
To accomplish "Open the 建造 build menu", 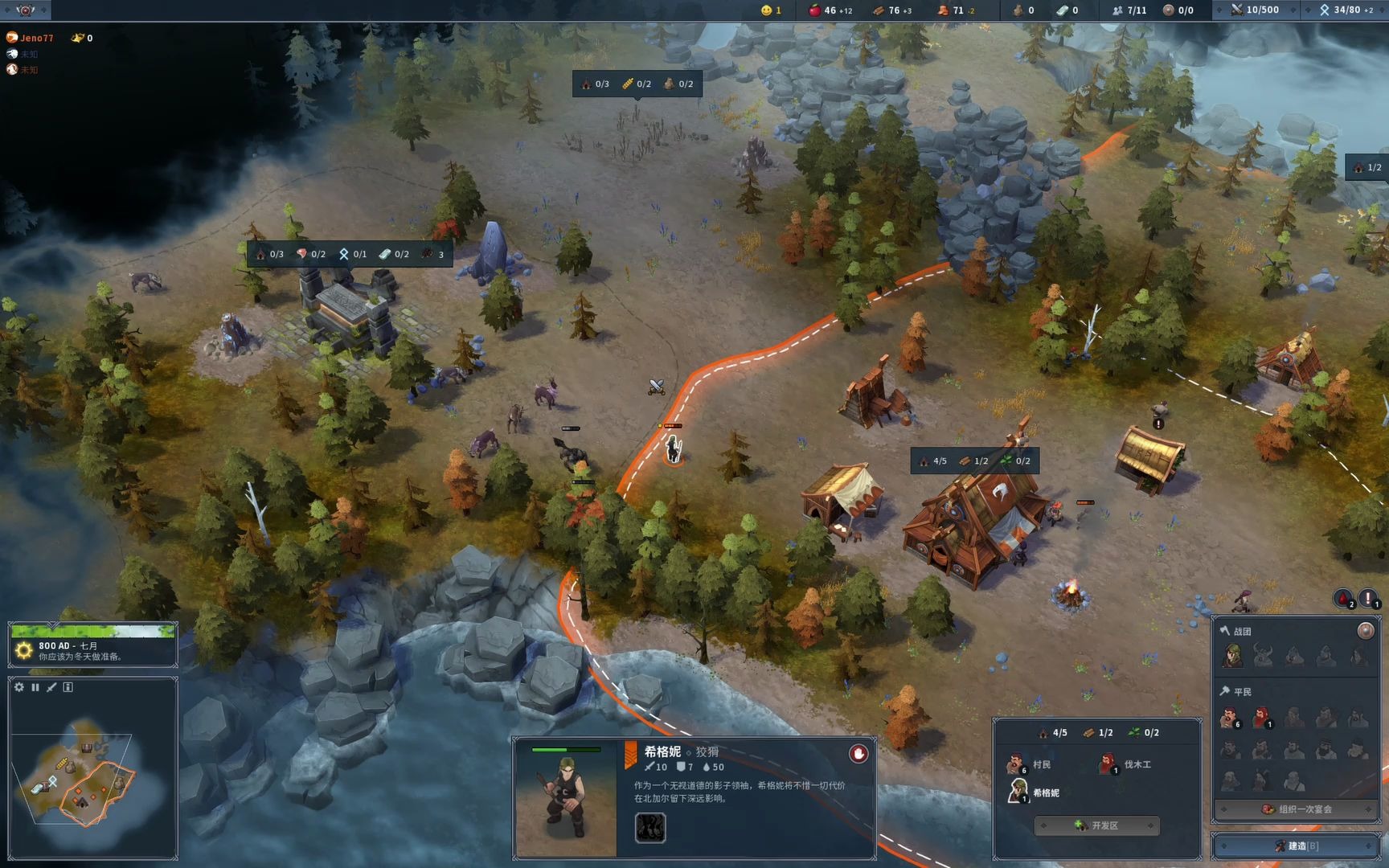I will tap(1295, 845).
